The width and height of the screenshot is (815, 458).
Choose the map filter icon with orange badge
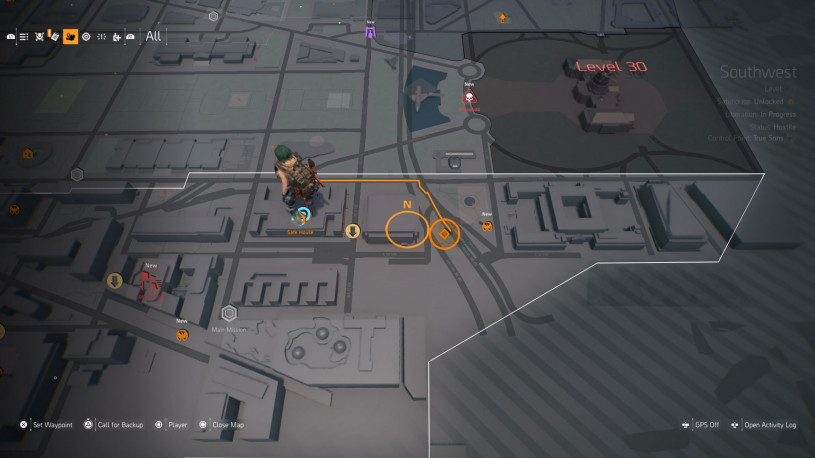click(54, 37)
